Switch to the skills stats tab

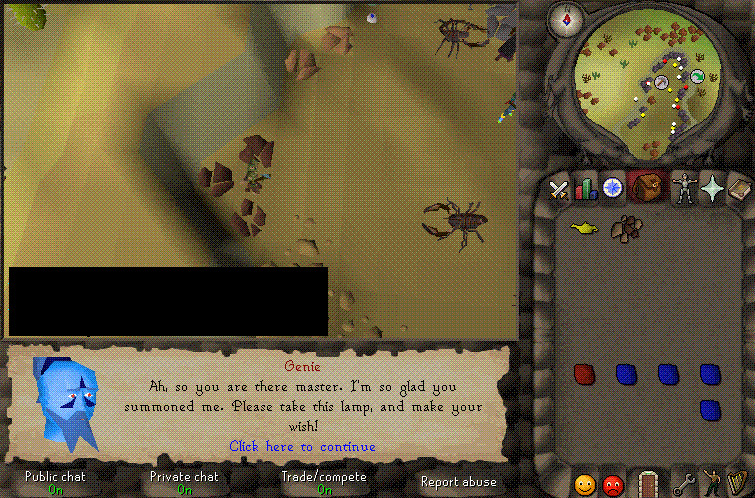pos(585,187)
